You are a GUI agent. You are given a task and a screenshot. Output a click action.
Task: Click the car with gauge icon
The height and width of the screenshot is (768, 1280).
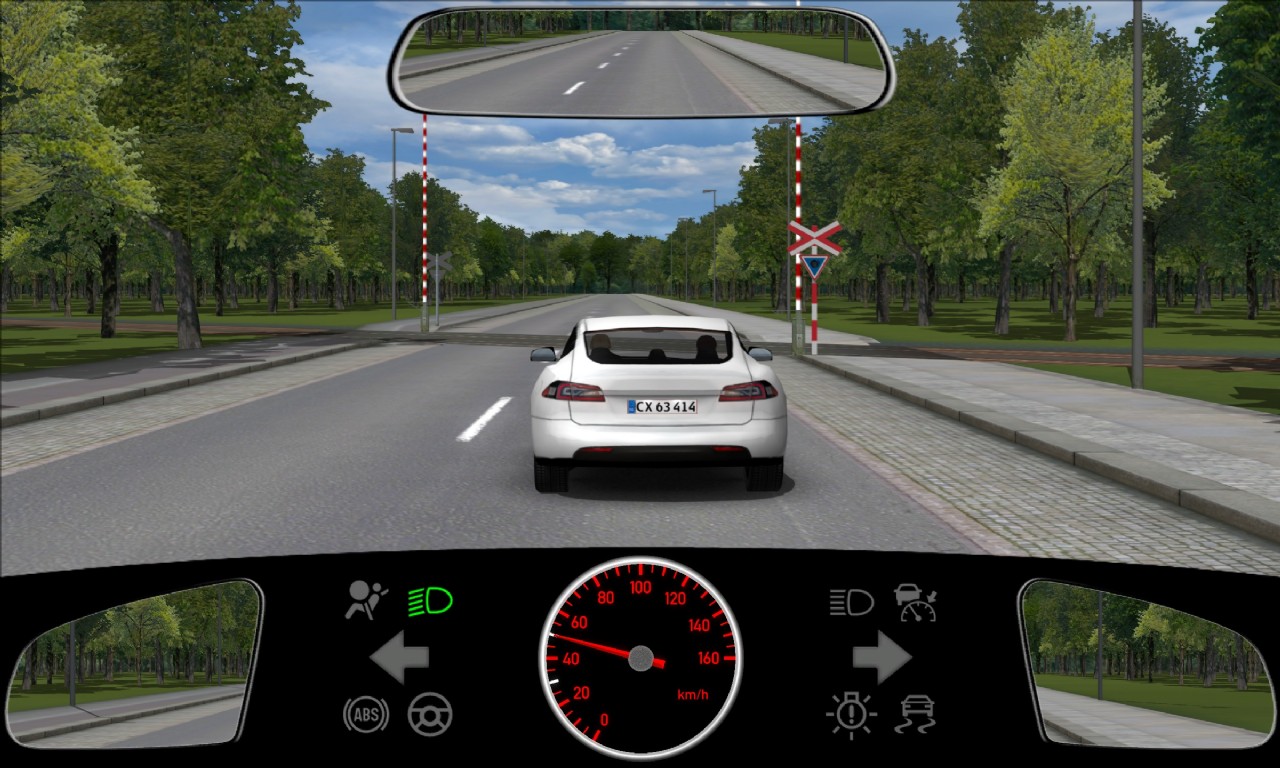(x=915, y=602)
